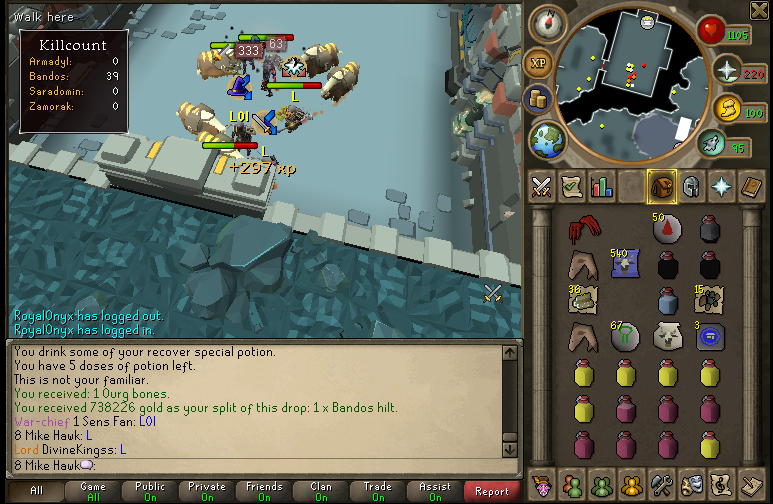Toggle the Trade chat filter

tap(377, 491)
